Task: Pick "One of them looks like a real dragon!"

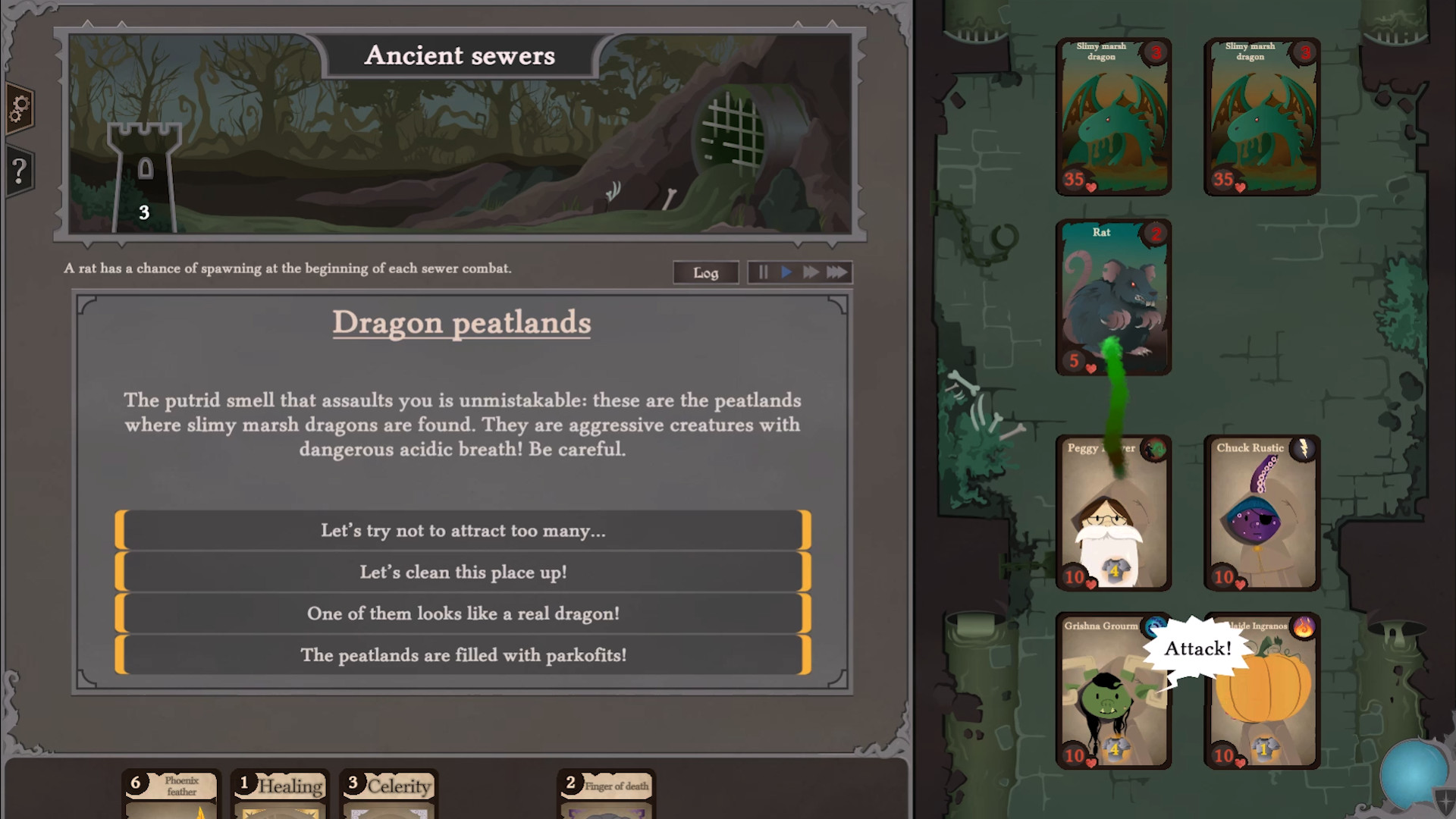Action: click(462, 613)
